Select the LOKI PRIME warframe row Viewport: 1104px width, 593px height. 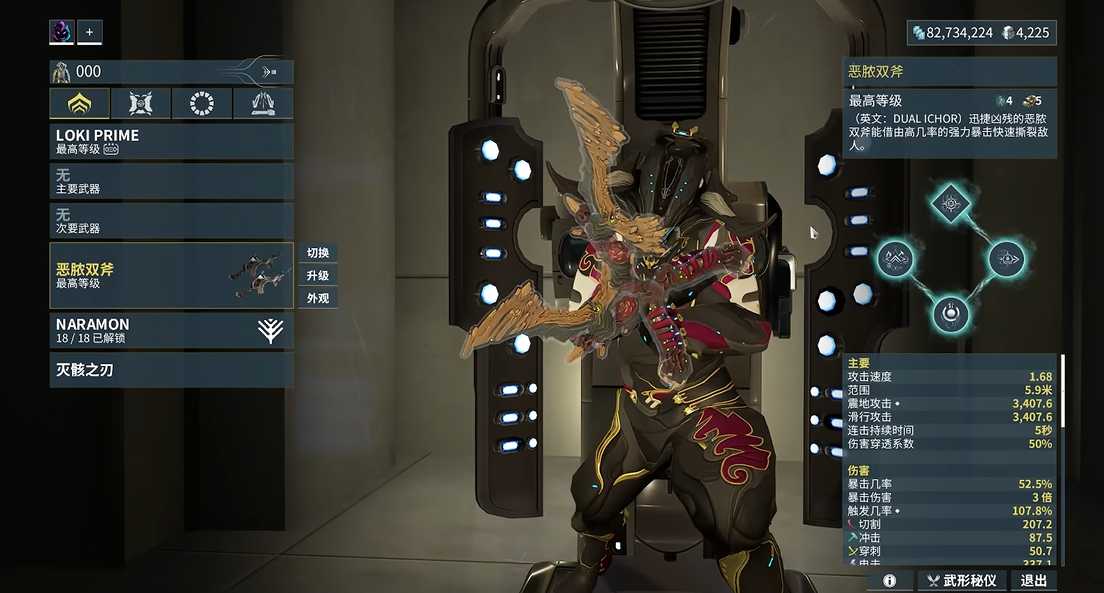coord(171,141)
